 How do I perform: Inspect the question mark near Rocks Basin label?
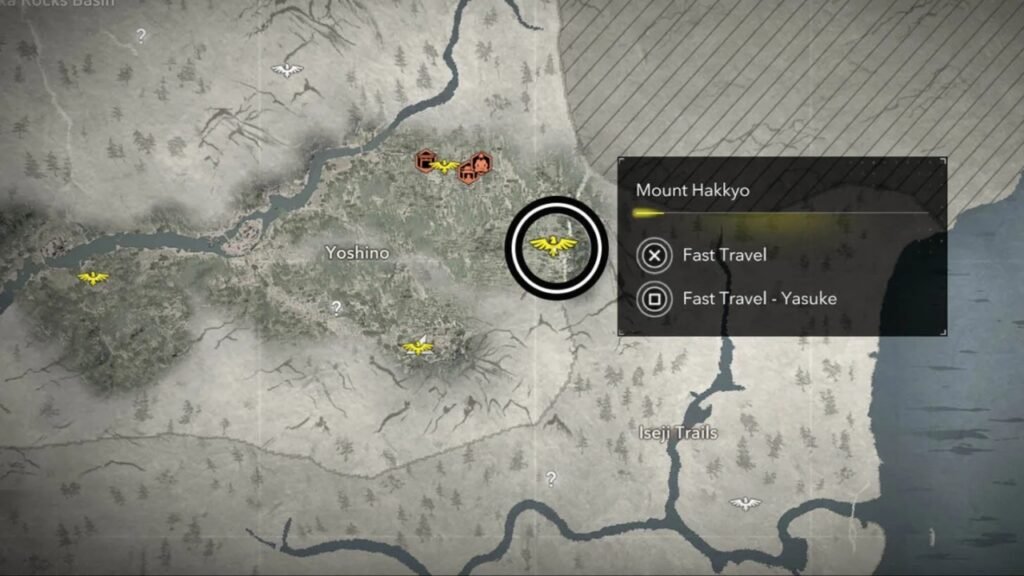(x=141, y=36)
